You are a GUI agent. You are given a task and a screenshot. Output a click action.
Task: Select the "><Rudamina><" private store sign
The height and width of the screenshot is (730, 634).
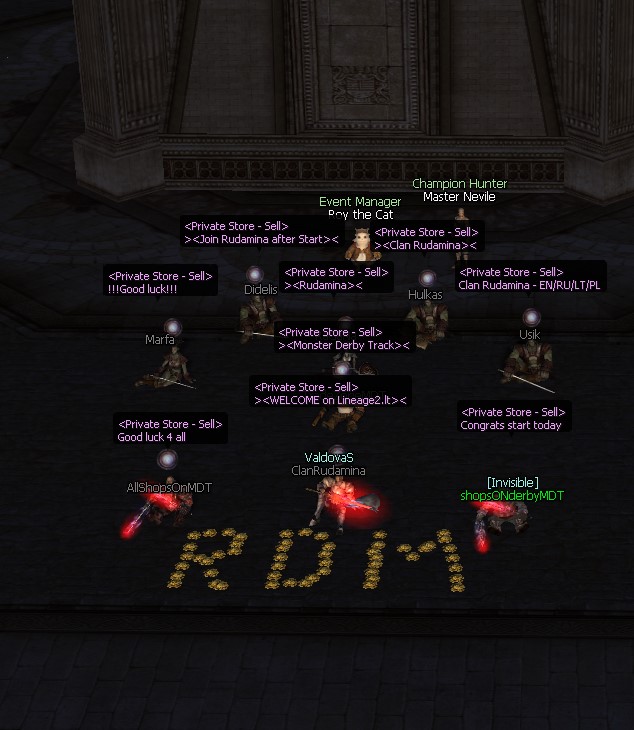pos(337,278)
